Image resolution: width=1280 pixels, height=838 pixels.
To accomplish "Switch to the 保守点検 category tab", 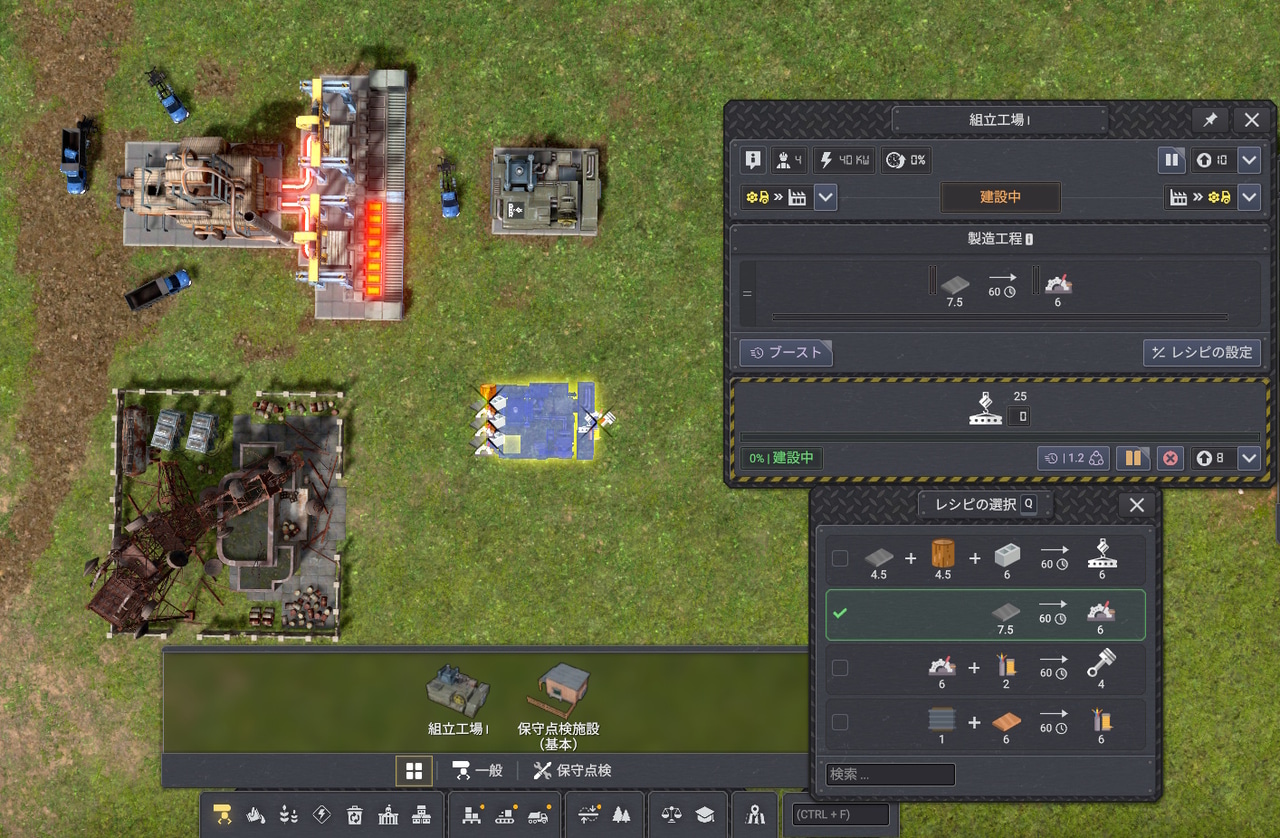I will tap(573, 770).
